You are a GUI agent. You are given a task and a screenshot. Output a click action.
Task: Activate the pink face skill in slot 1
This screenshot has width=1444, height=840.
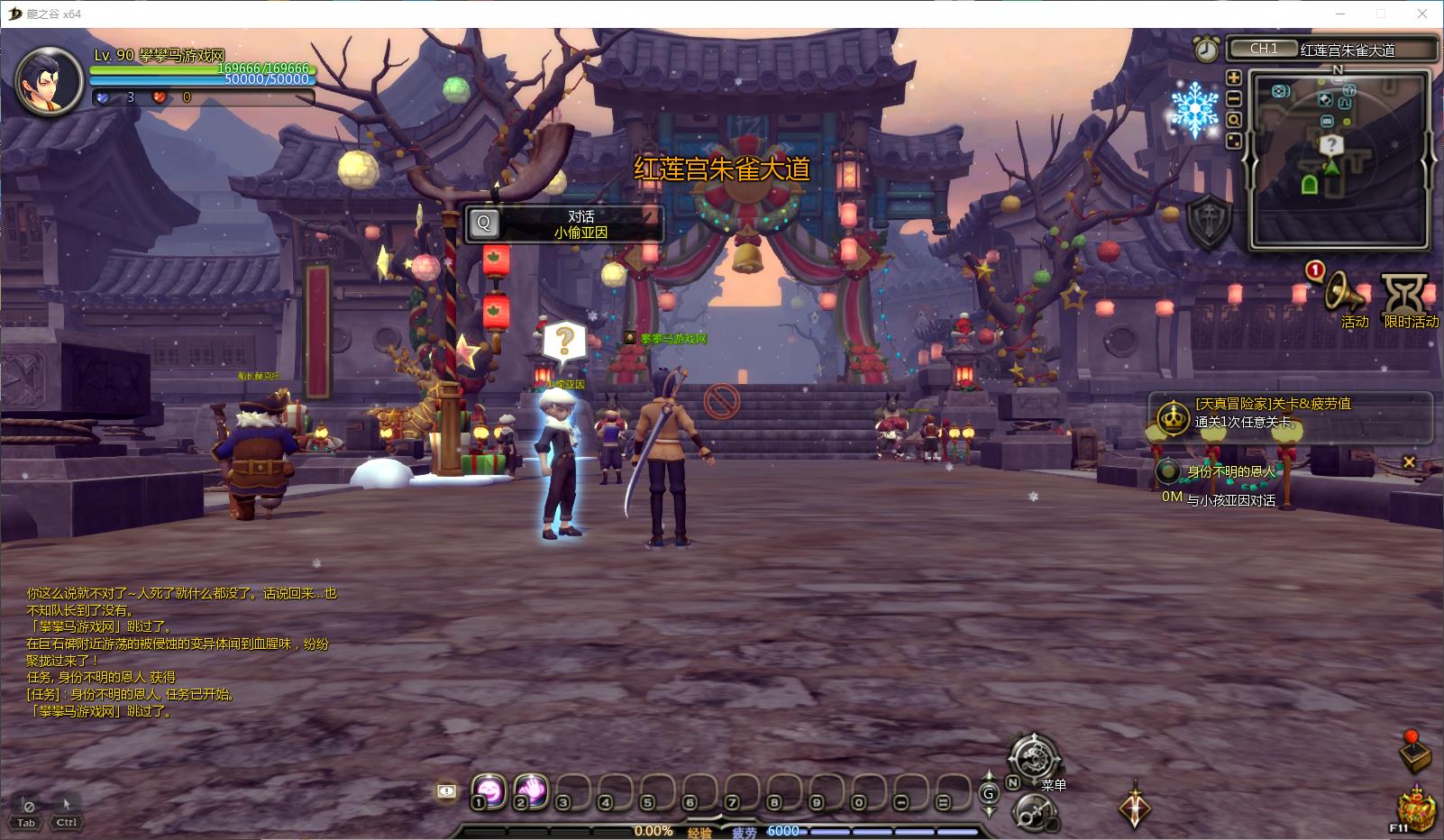488,791
